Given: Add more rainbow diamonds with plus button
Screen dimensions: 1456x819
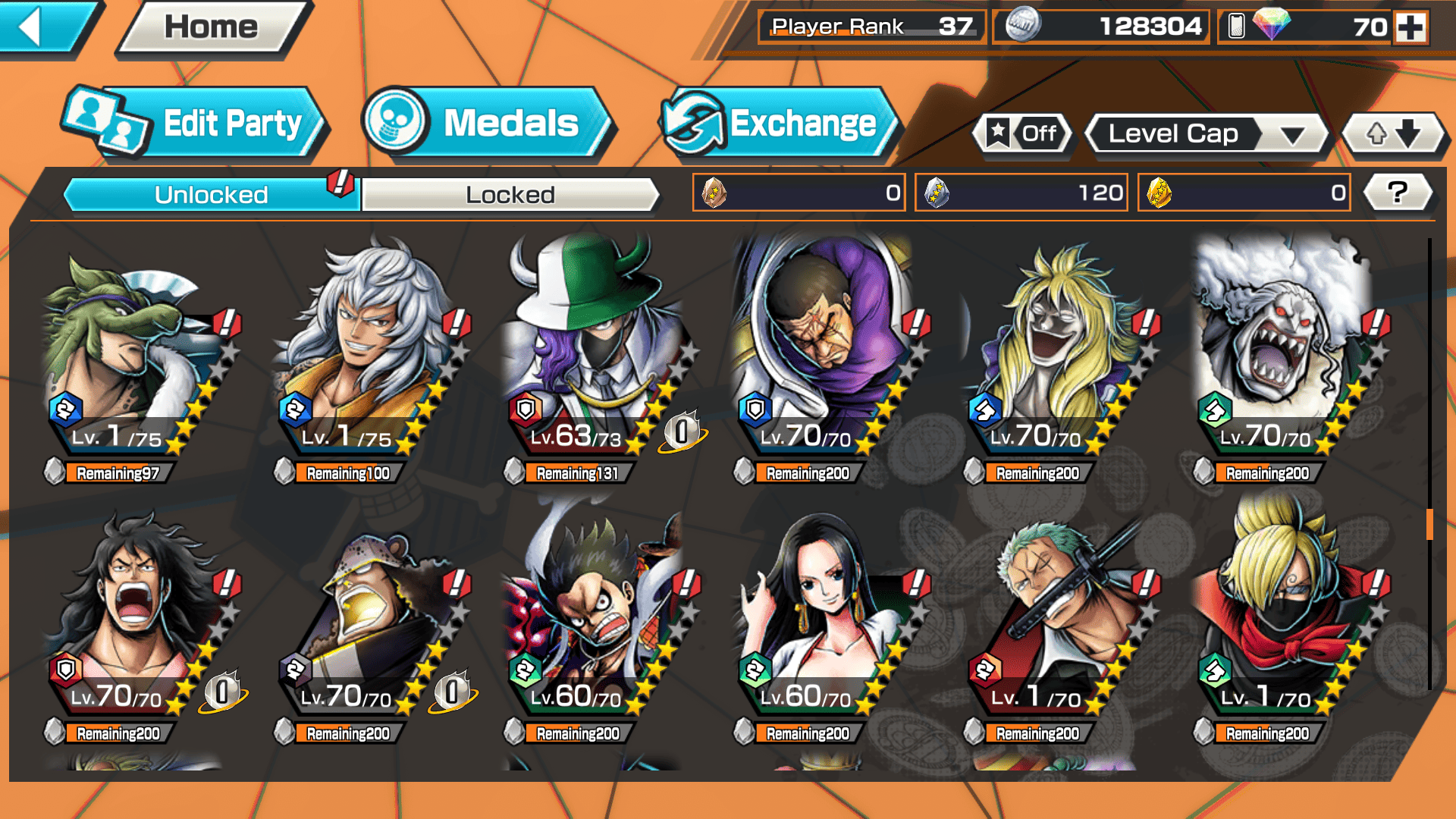Looking at the screenshot, I should [x=1410, y=27].
